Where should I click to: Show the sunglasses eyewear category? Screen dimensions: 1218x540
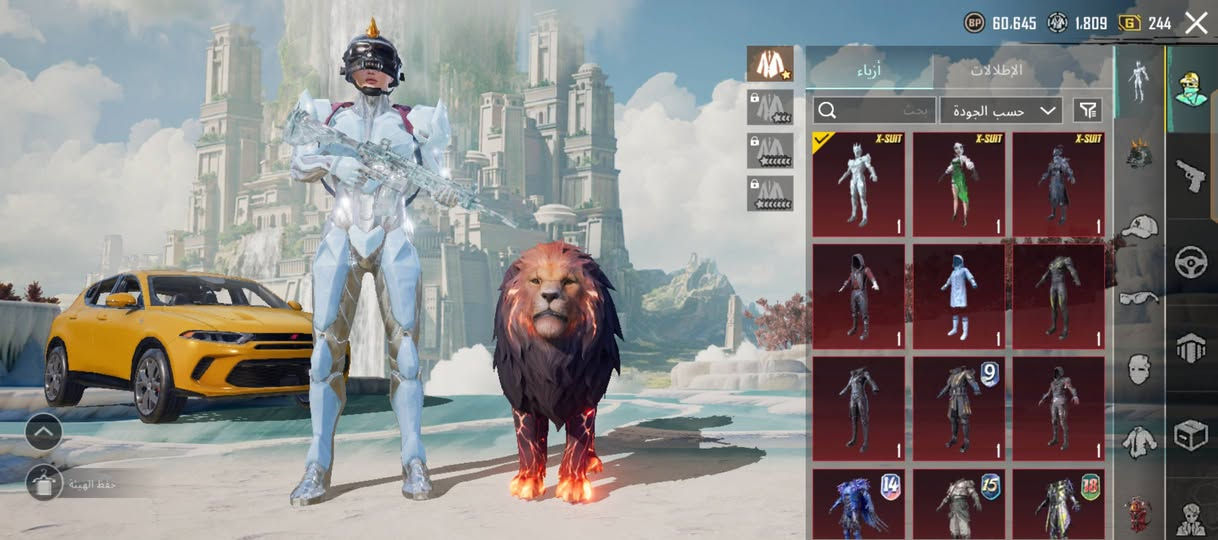tap(1139, 297)
